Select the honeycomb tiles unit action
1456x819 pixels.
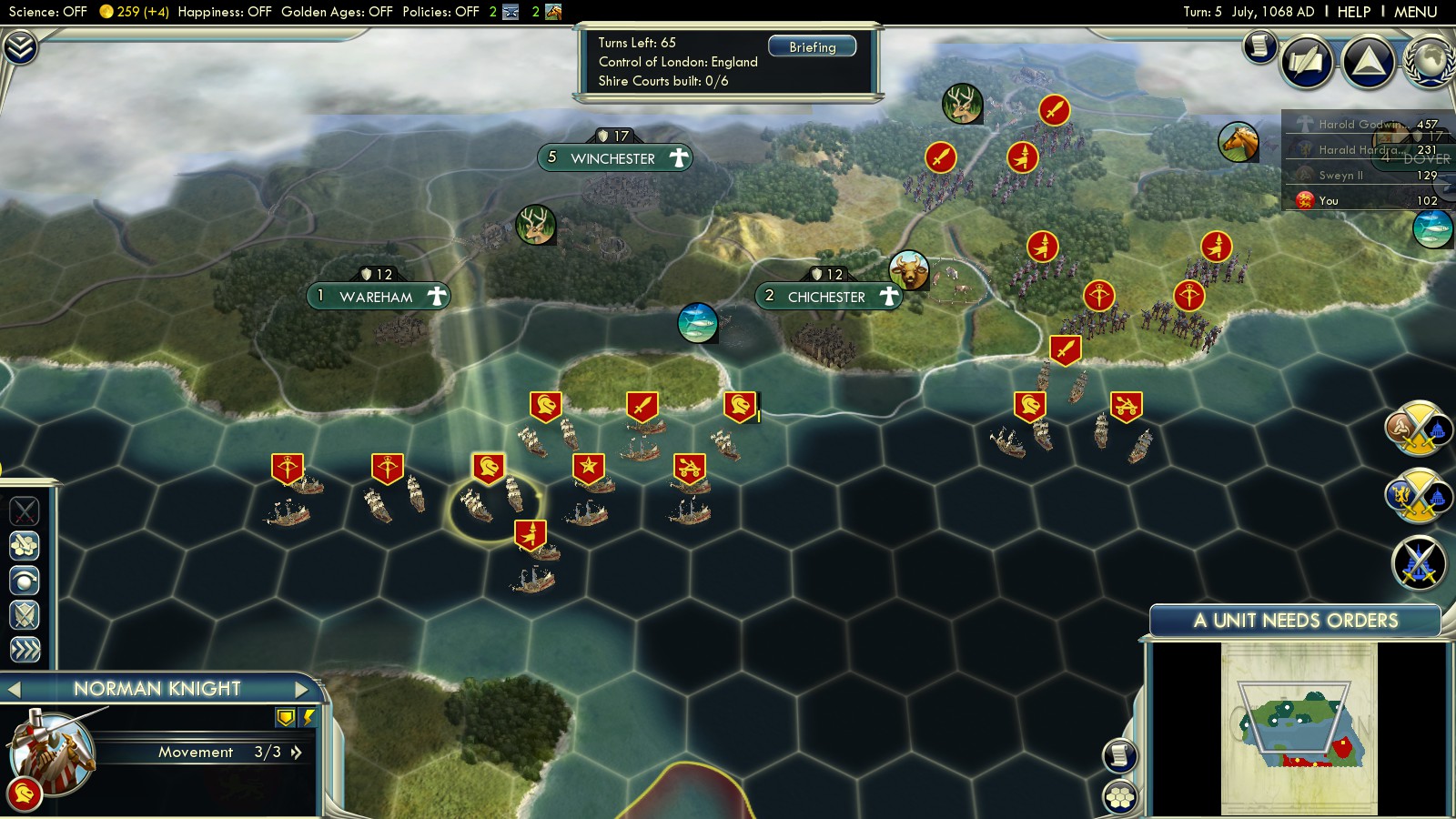[25, 545]
